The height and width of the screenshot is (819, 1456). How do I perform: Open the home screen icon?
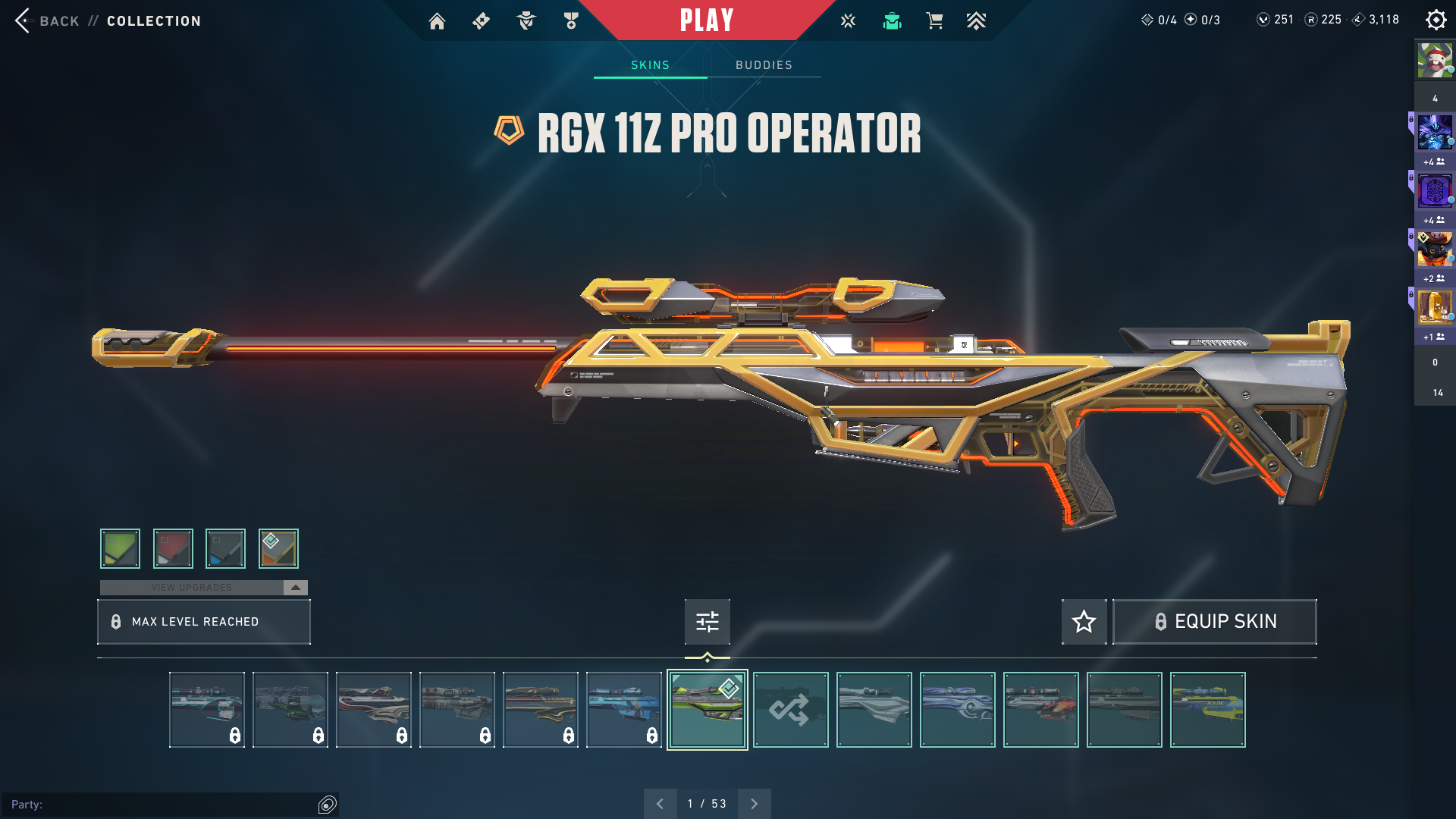click(x=437, y=21)
